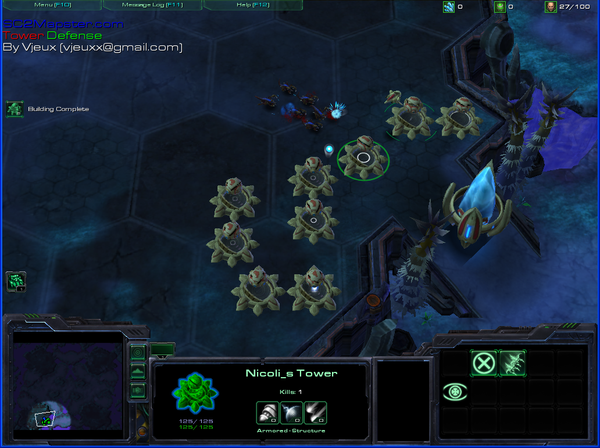
Task: Activate the Attack command icon
Action: tap(513, 363)
